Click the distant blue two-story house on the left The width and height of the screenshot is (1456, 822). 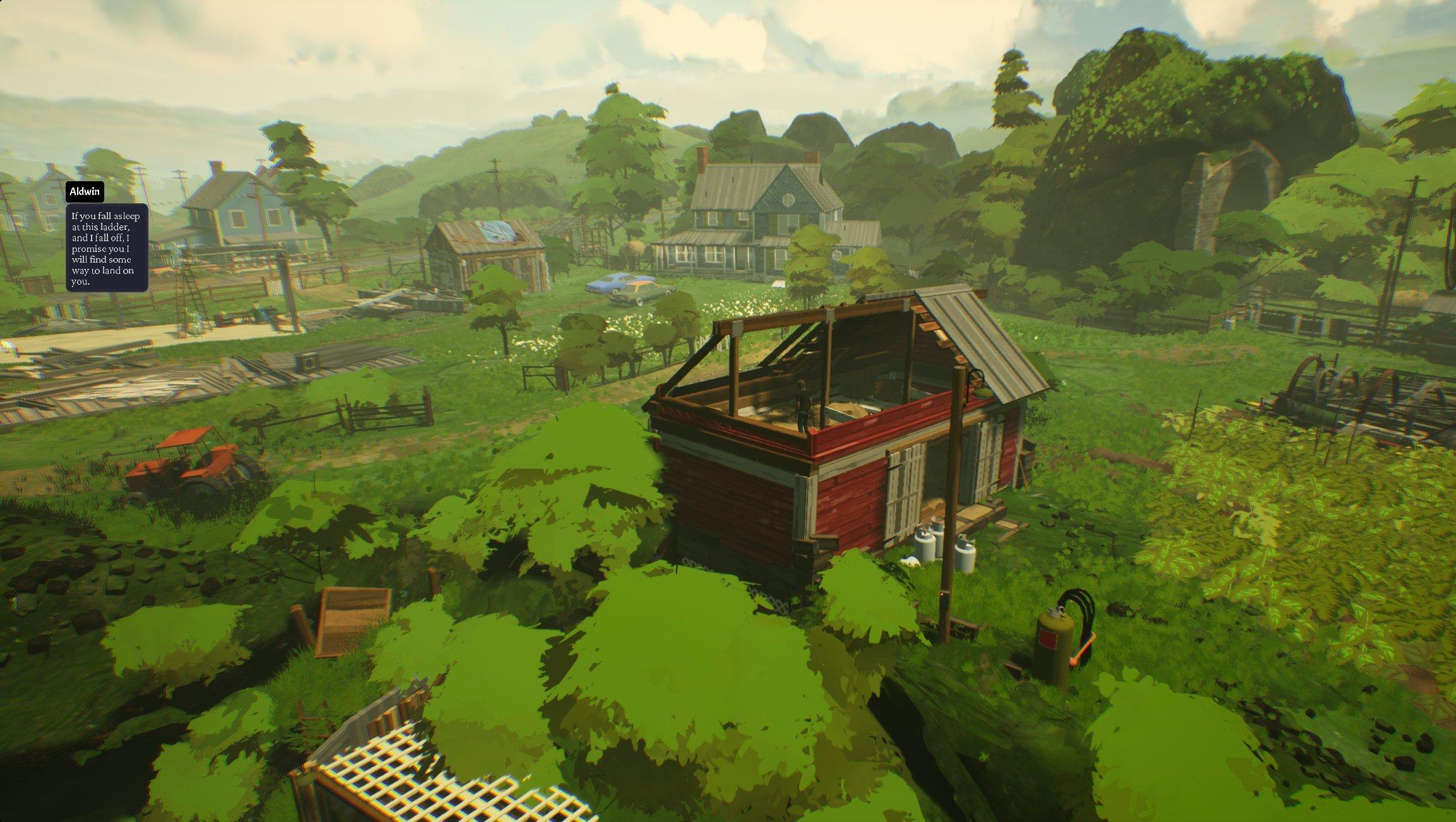point(240,208)
